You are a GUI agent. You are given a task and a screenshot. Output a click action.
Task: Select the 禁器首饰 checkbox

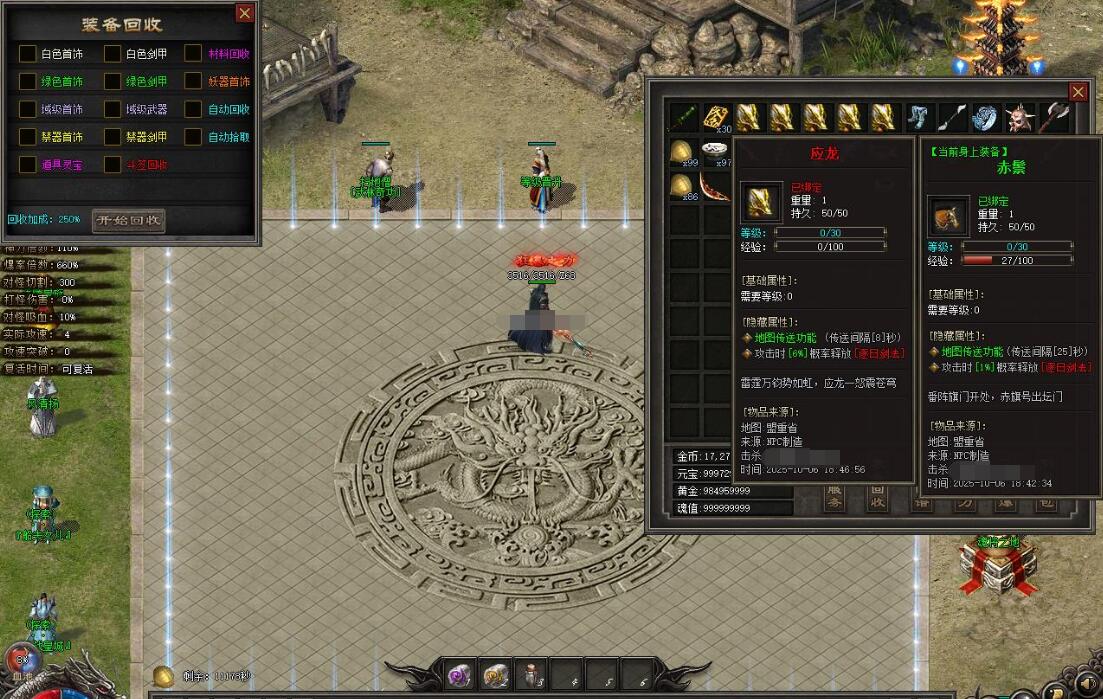27,137
